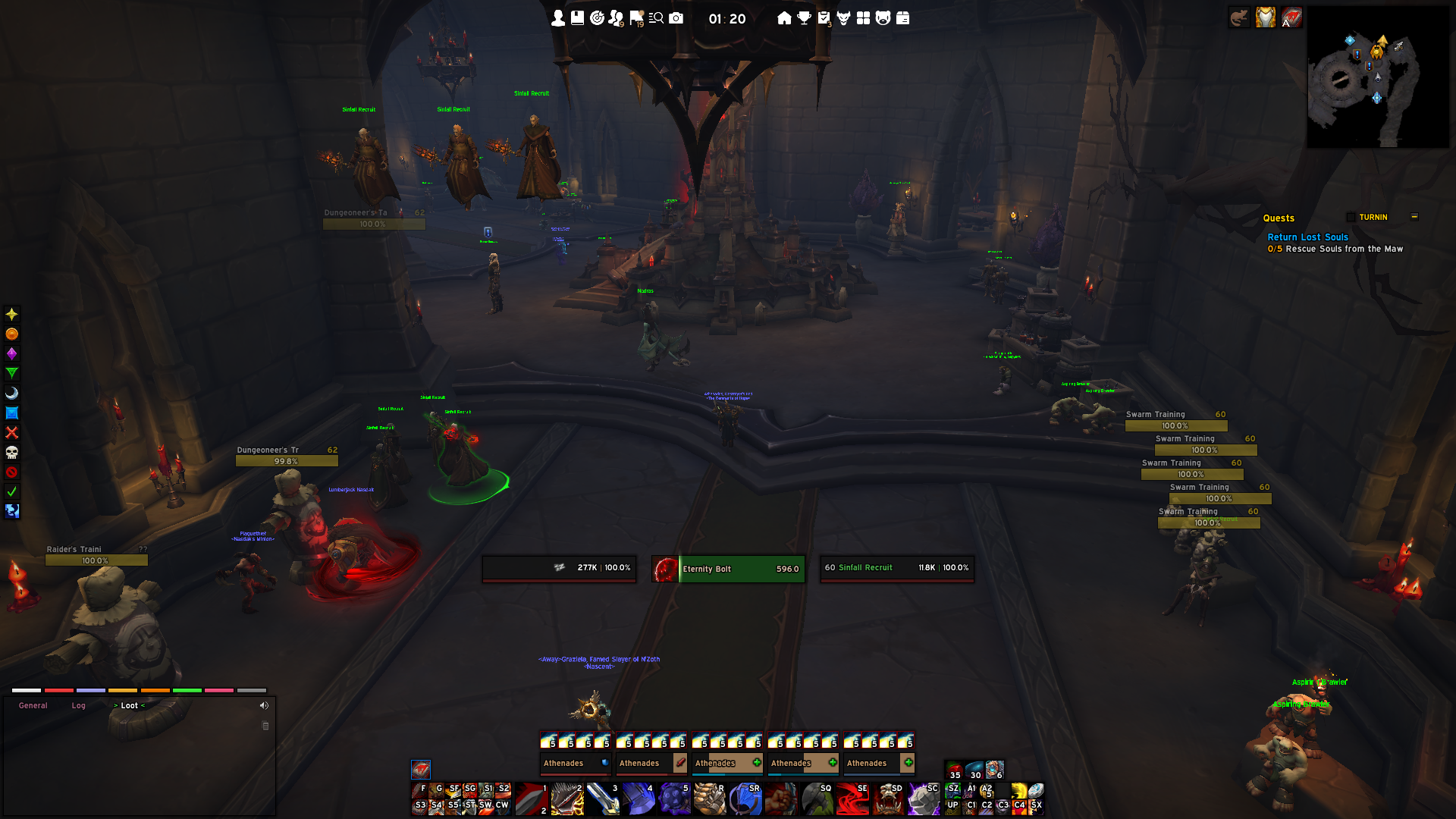This screenshot has height=819, width=1456.
Task: Activate the skull-faced ability labeled SD
Action: (x=888, y=799)
